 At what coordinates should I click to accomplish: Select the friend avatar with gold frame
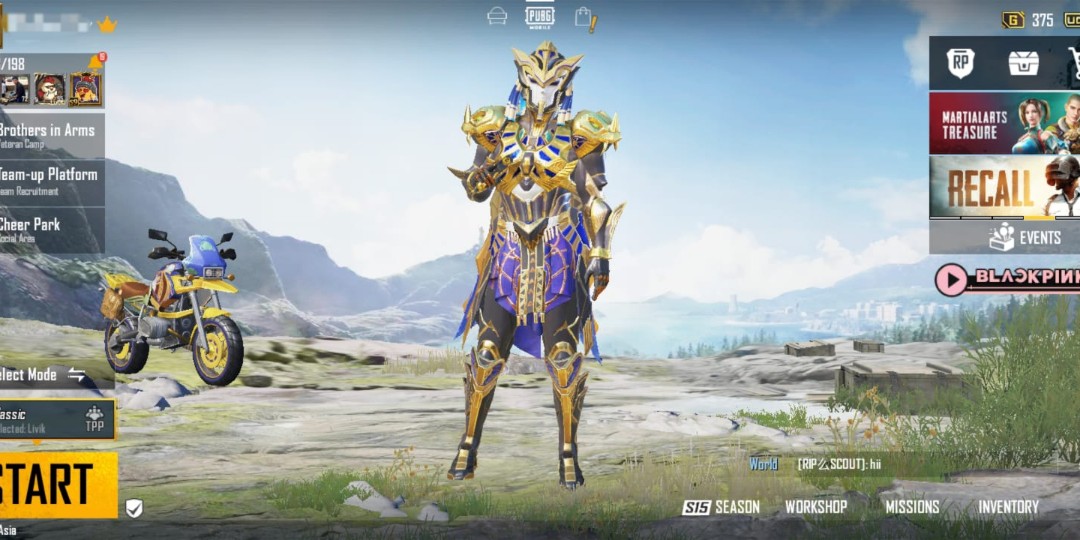(85, 90)
